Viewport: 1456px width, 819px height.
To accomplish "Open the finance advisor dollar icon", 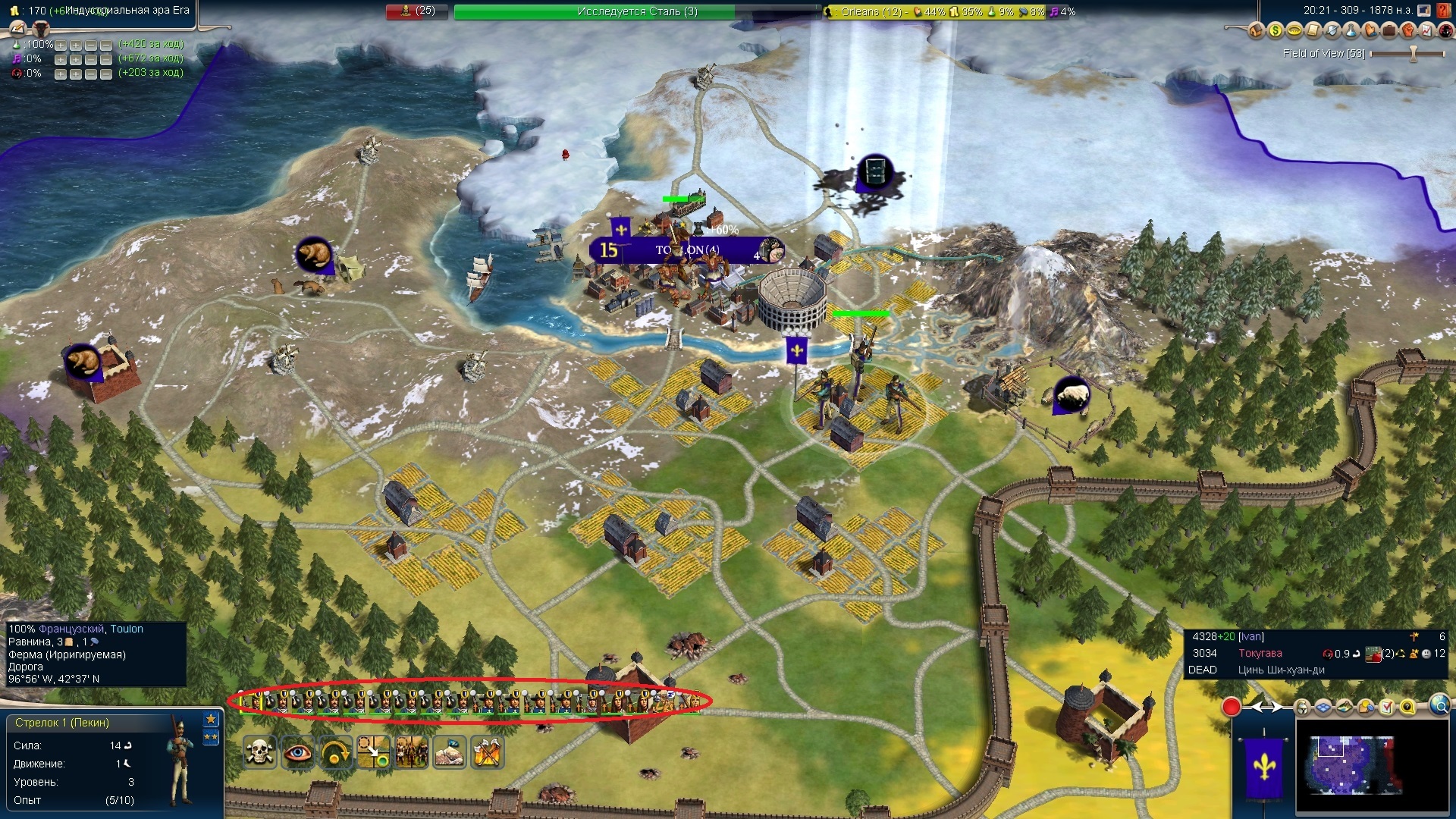I will [1275, 30].
